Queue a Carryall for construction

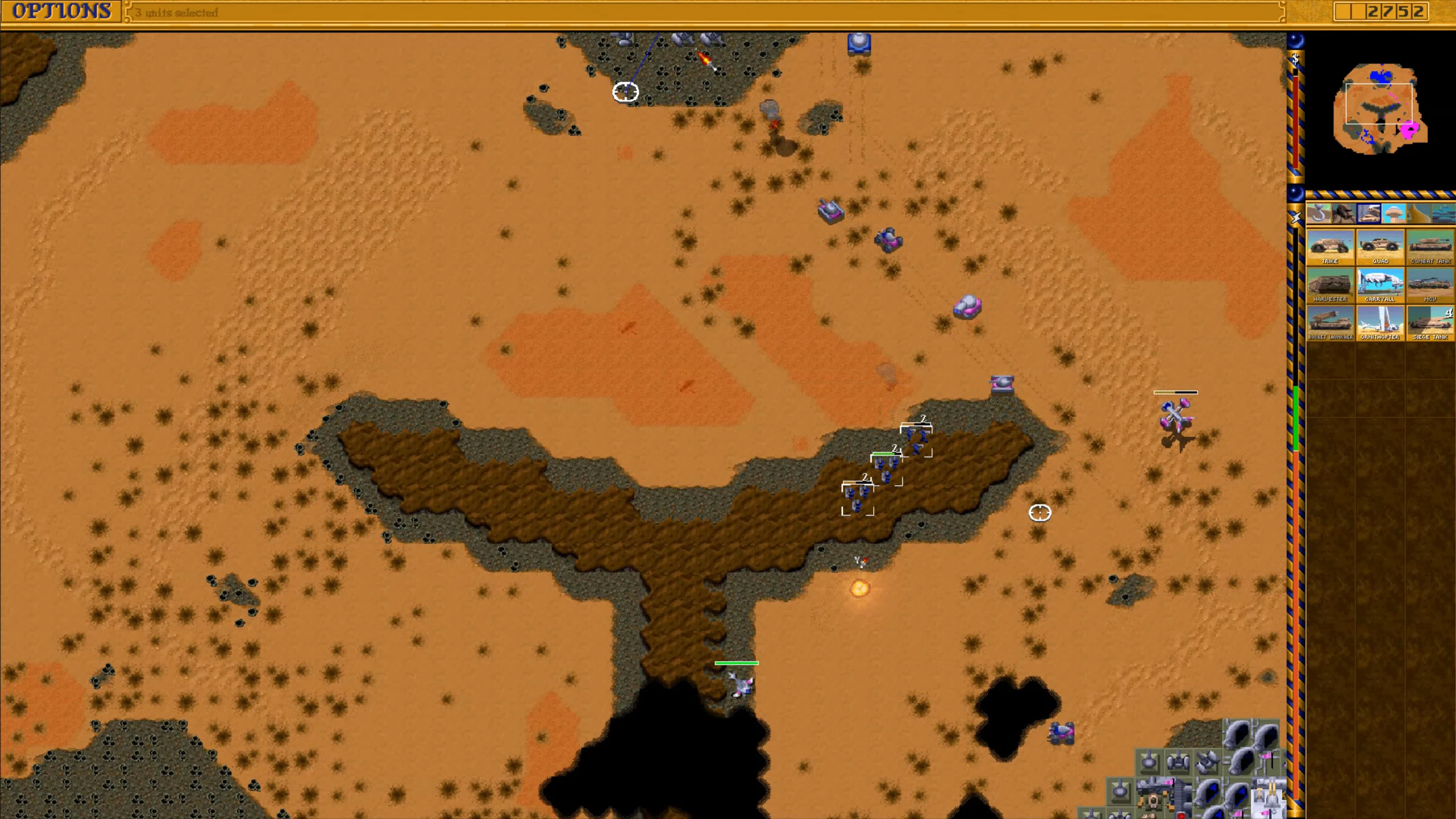(1380, 286)
